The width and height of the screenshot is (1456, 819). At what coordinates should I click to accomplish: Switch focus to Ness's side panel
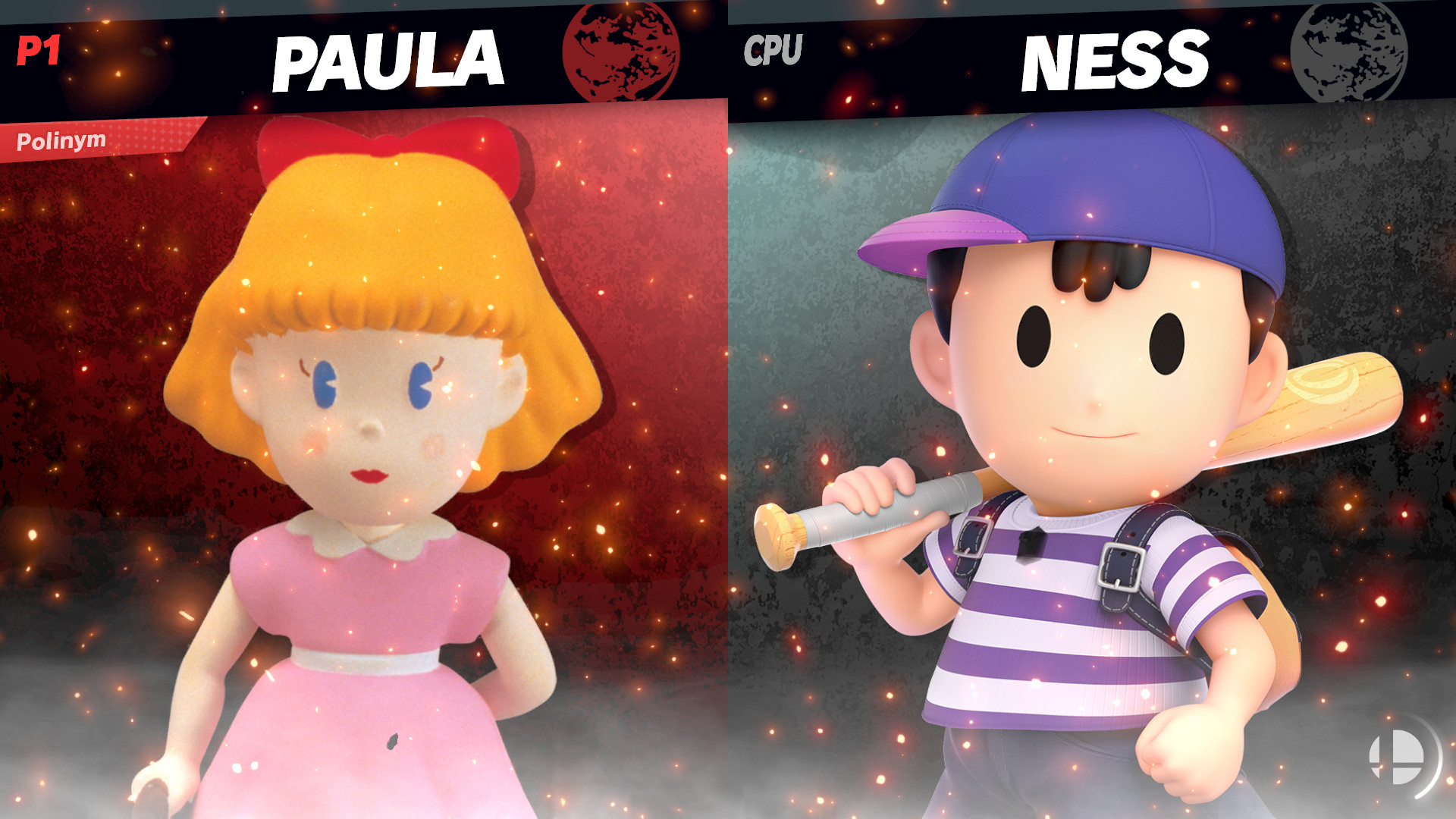1092,455
